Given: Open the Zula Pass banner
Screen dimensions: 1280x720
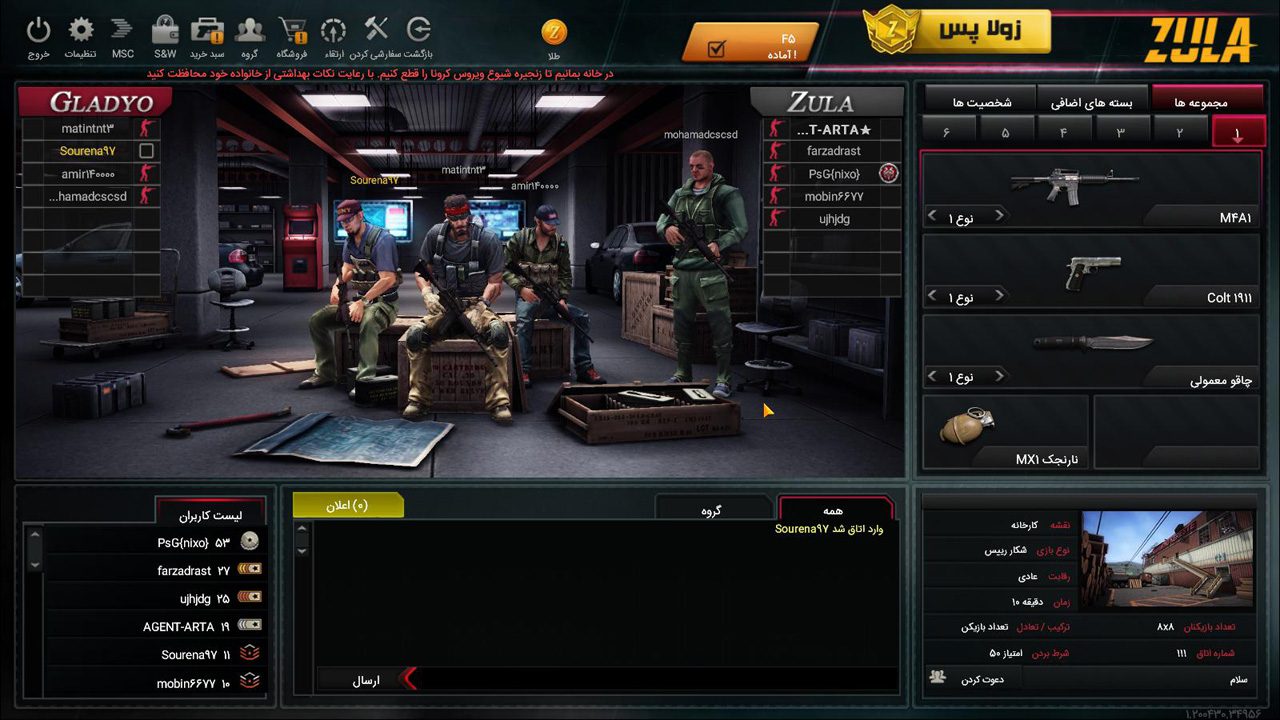Looking at the screenshot, I should click(957, 31).
